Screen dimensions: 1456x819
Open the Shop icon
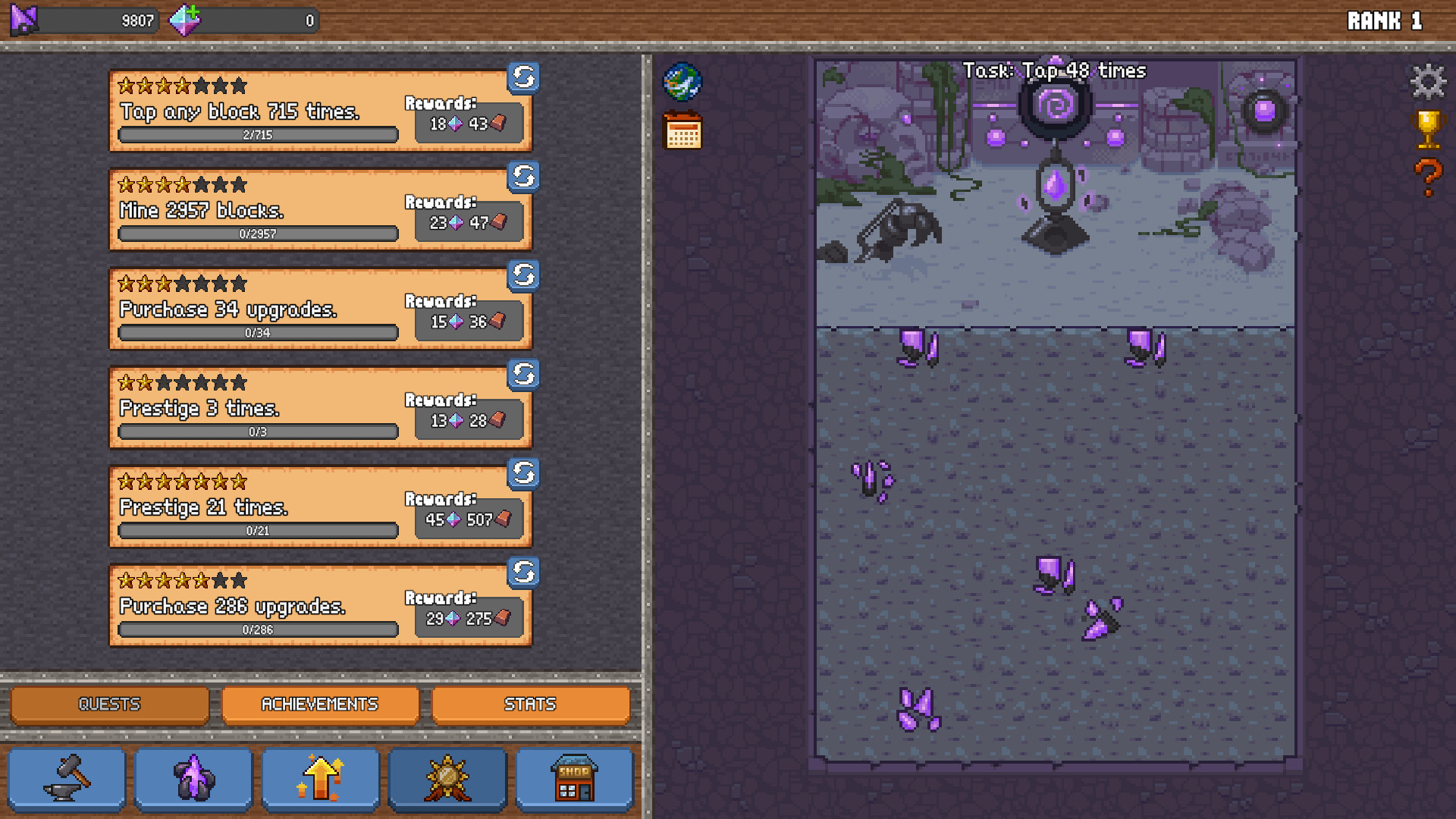point(575,778)
